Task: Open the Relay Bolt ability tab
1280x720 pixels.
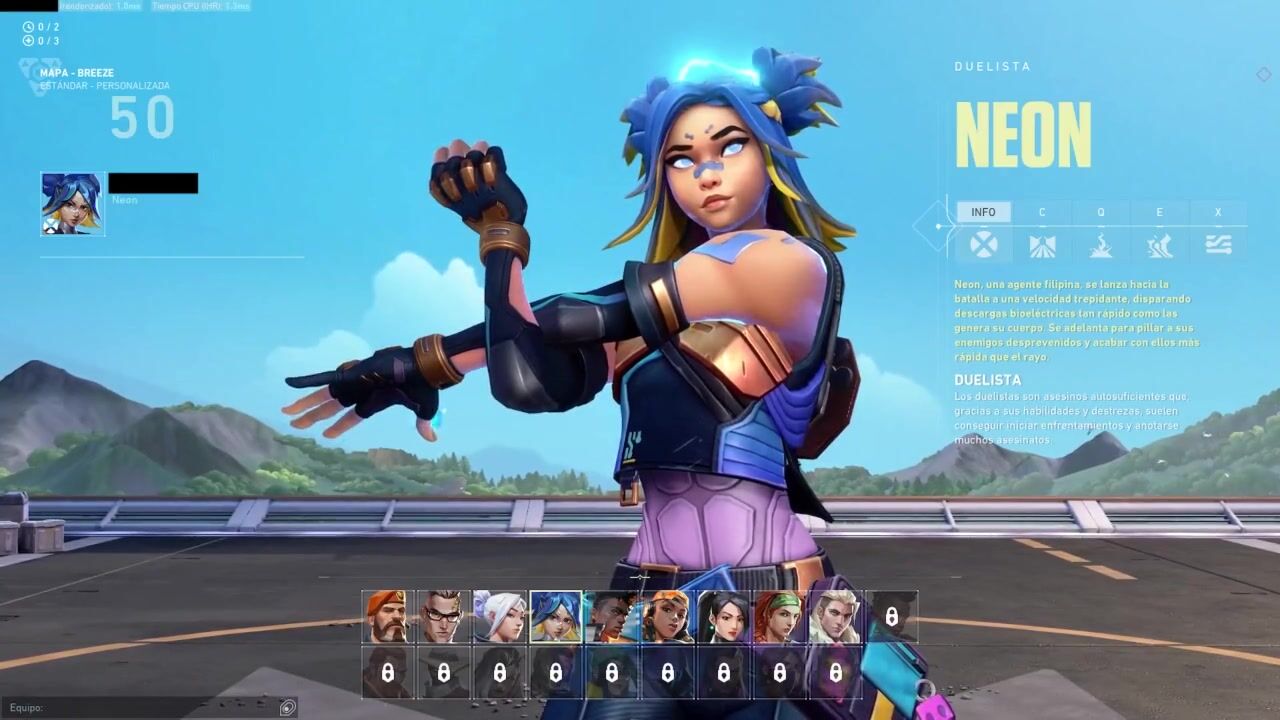Action: pyautogui.click(x=1101, y=231)
